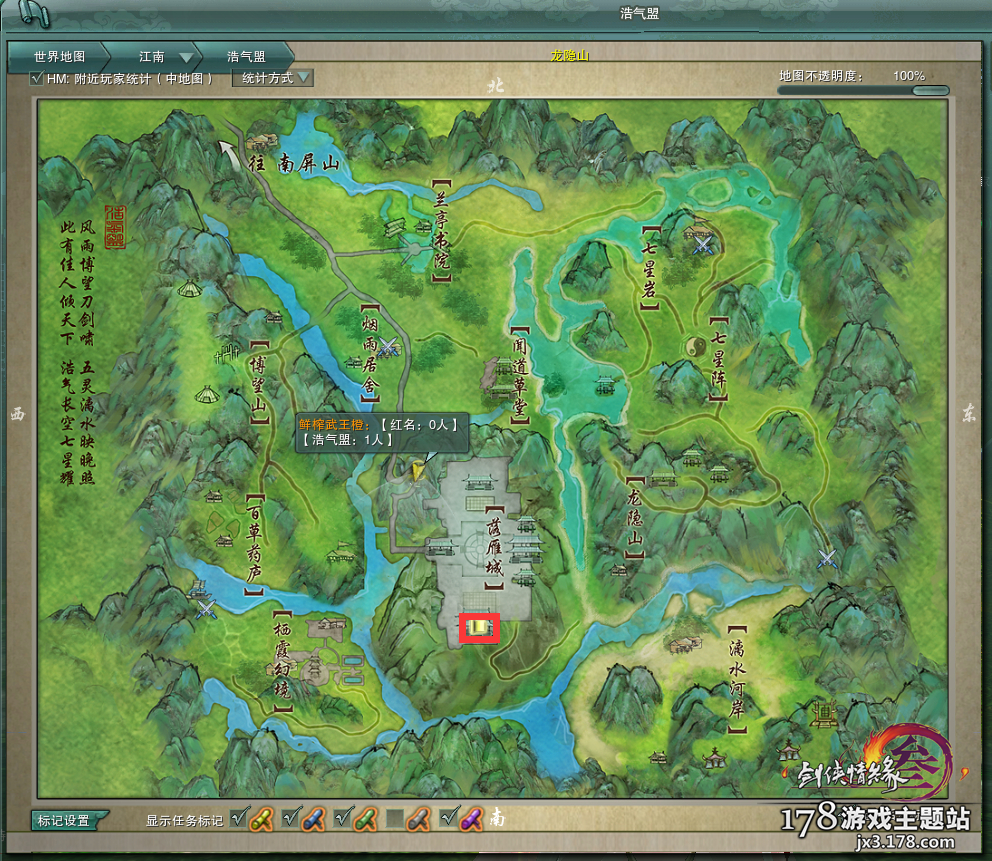
Task: Open the 世界地图 world map tab
Action: point(59,57)
